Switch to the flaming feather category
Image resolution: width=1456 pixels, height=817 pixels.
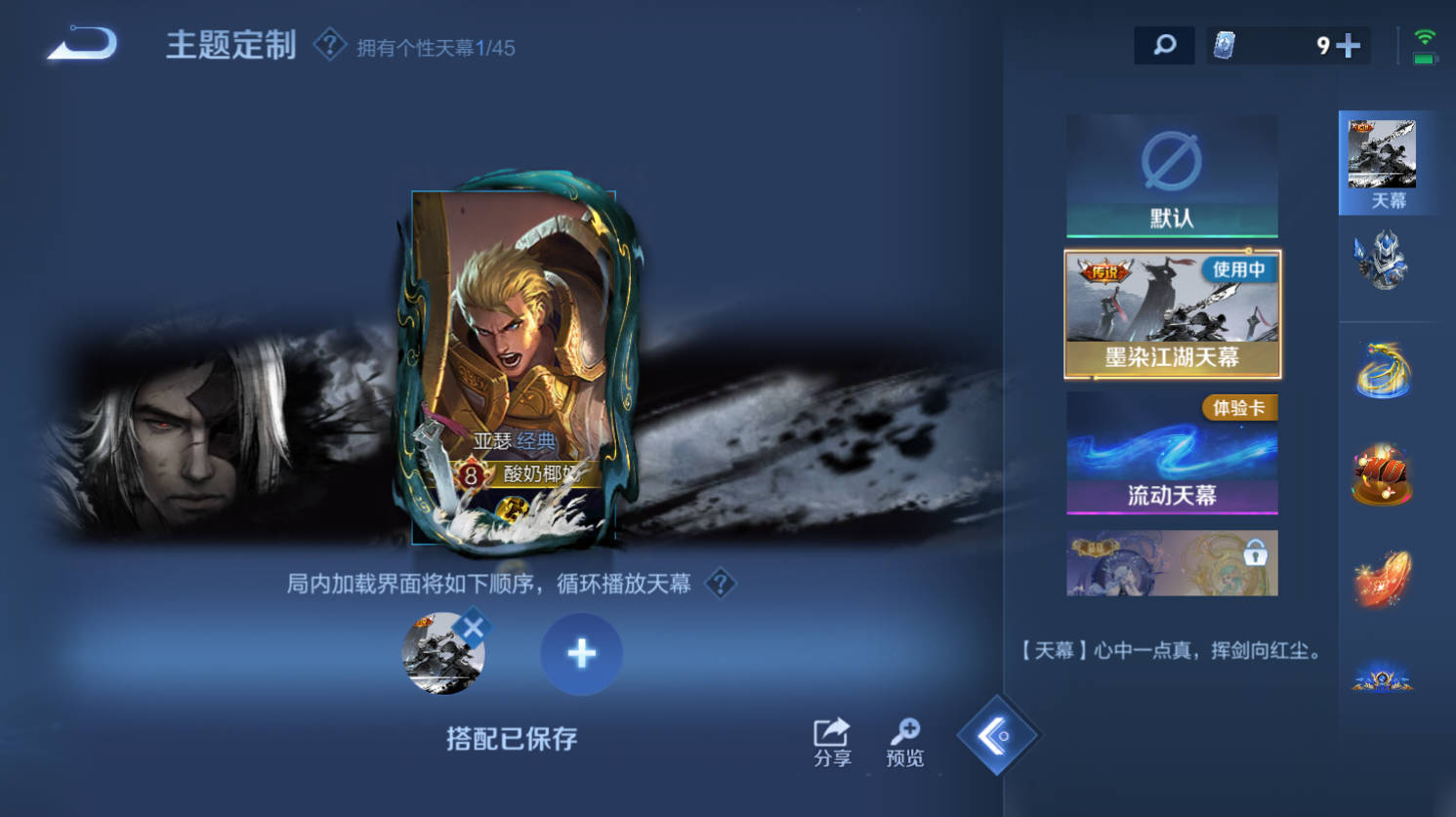[x=1383, y=578]
